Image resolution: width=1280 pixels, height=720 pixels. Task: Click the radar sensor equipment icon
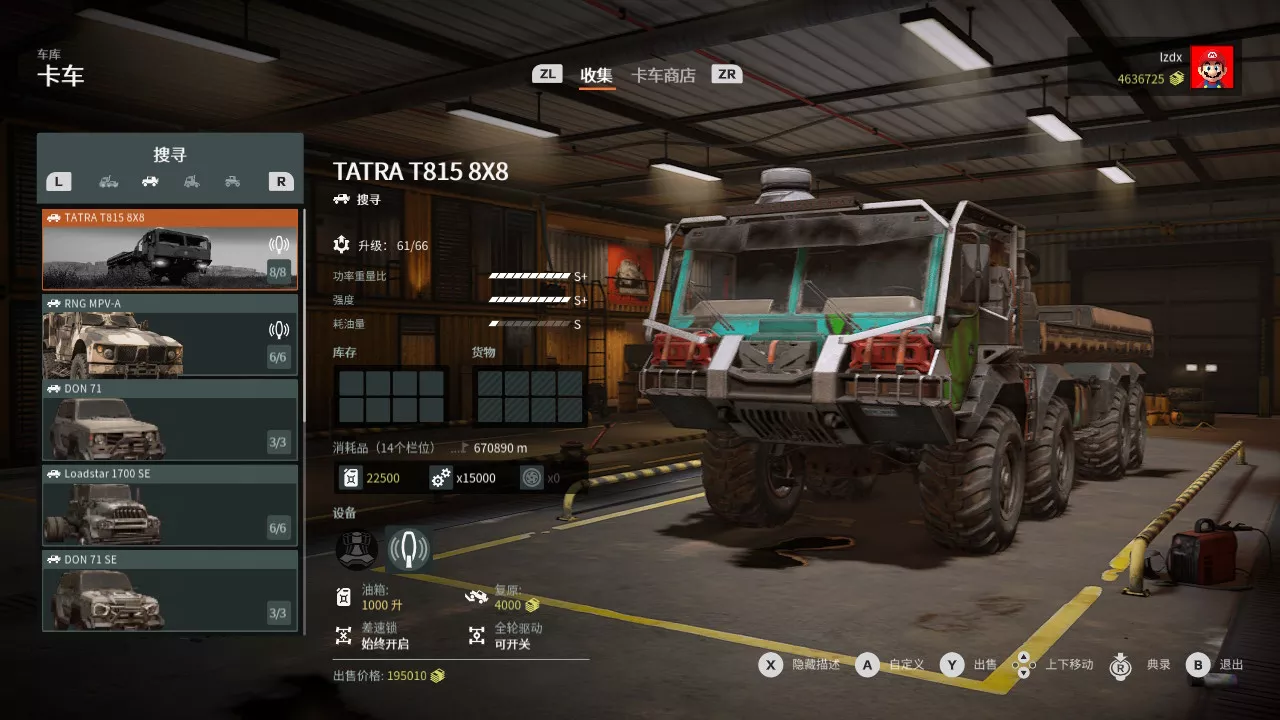coord(409,548)
